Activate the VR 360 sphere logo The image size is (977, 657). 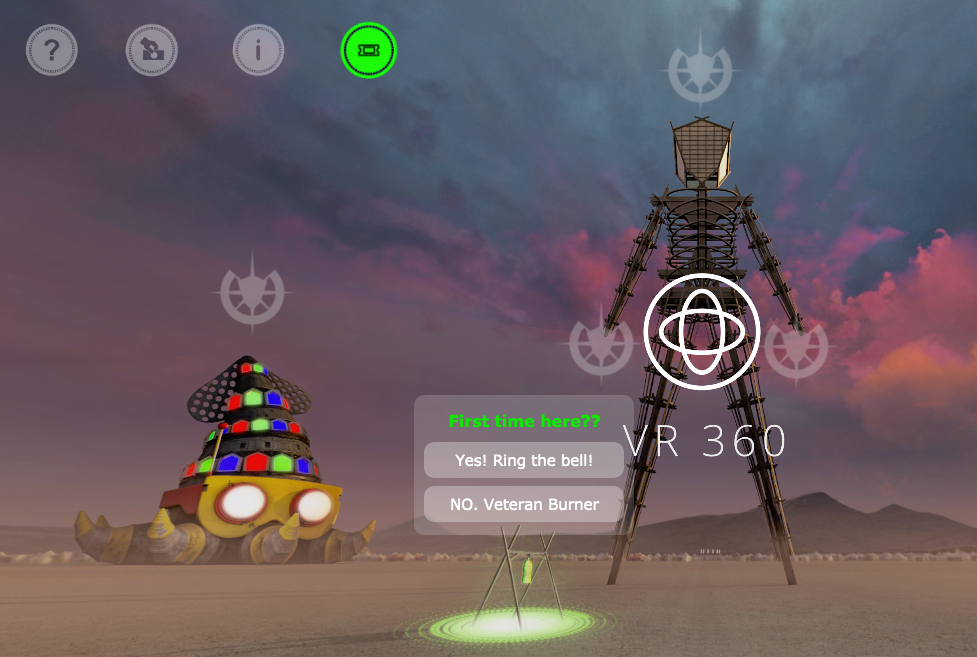[x=702, y=331]
